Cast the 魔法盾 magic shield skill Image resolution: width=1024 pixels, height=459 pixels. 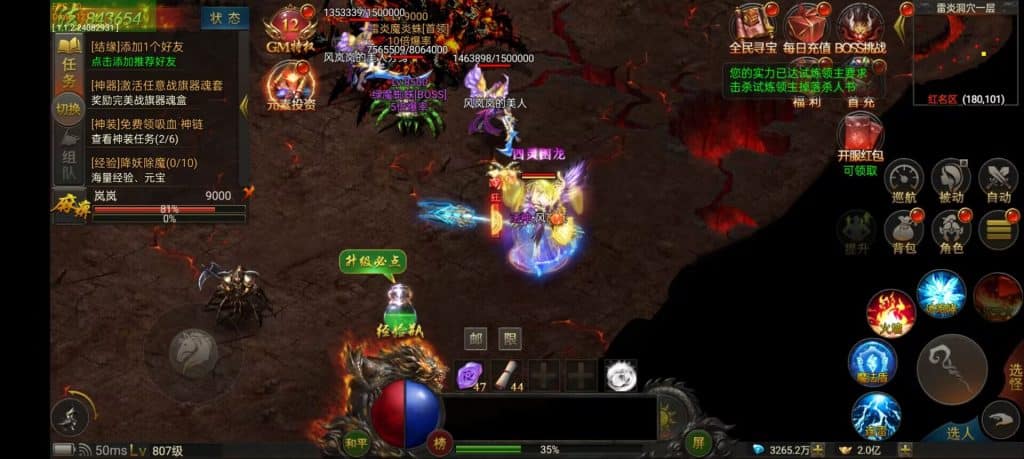872,362
